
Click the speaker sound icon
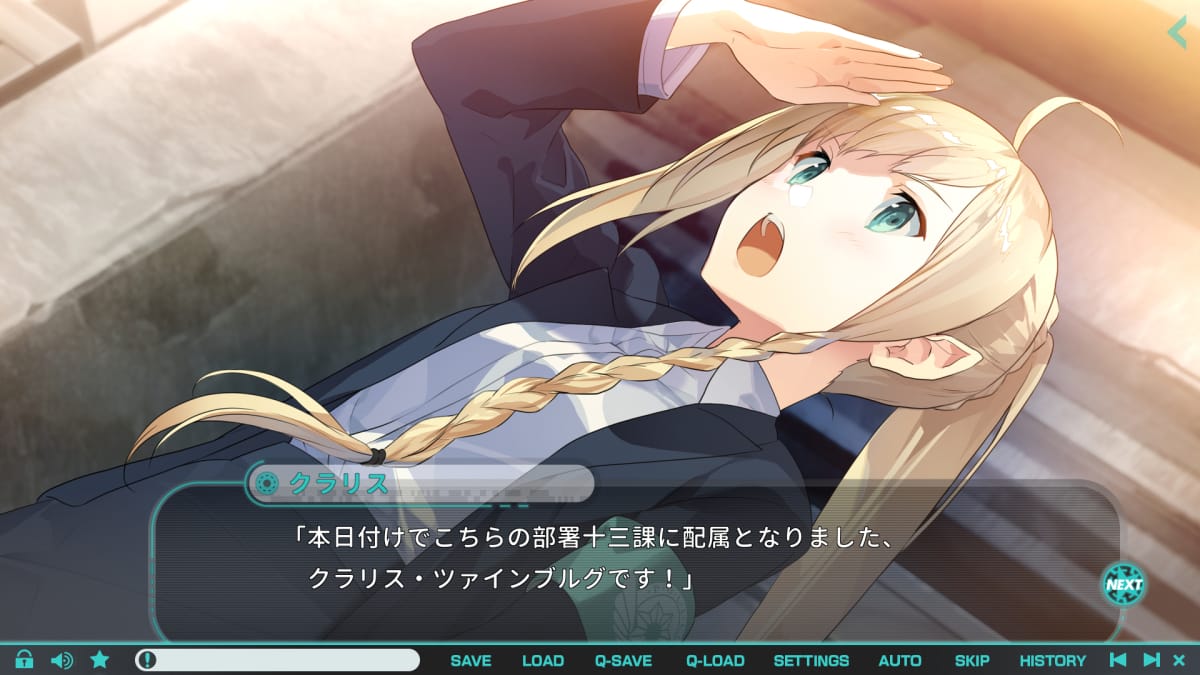point(62,660)
